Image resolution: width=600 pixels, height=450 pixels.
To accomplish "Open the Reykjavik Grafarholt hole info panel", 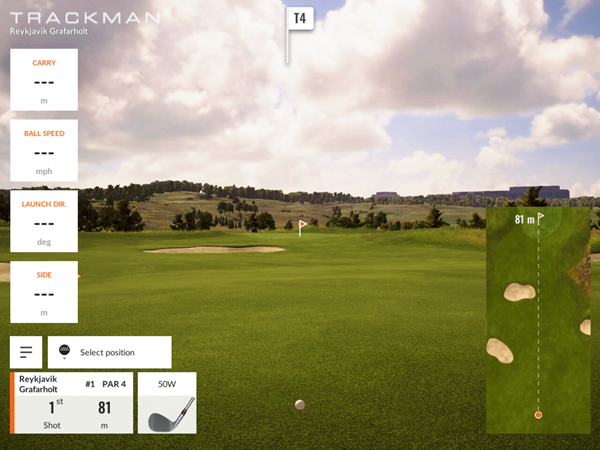I will pos(72,403).
